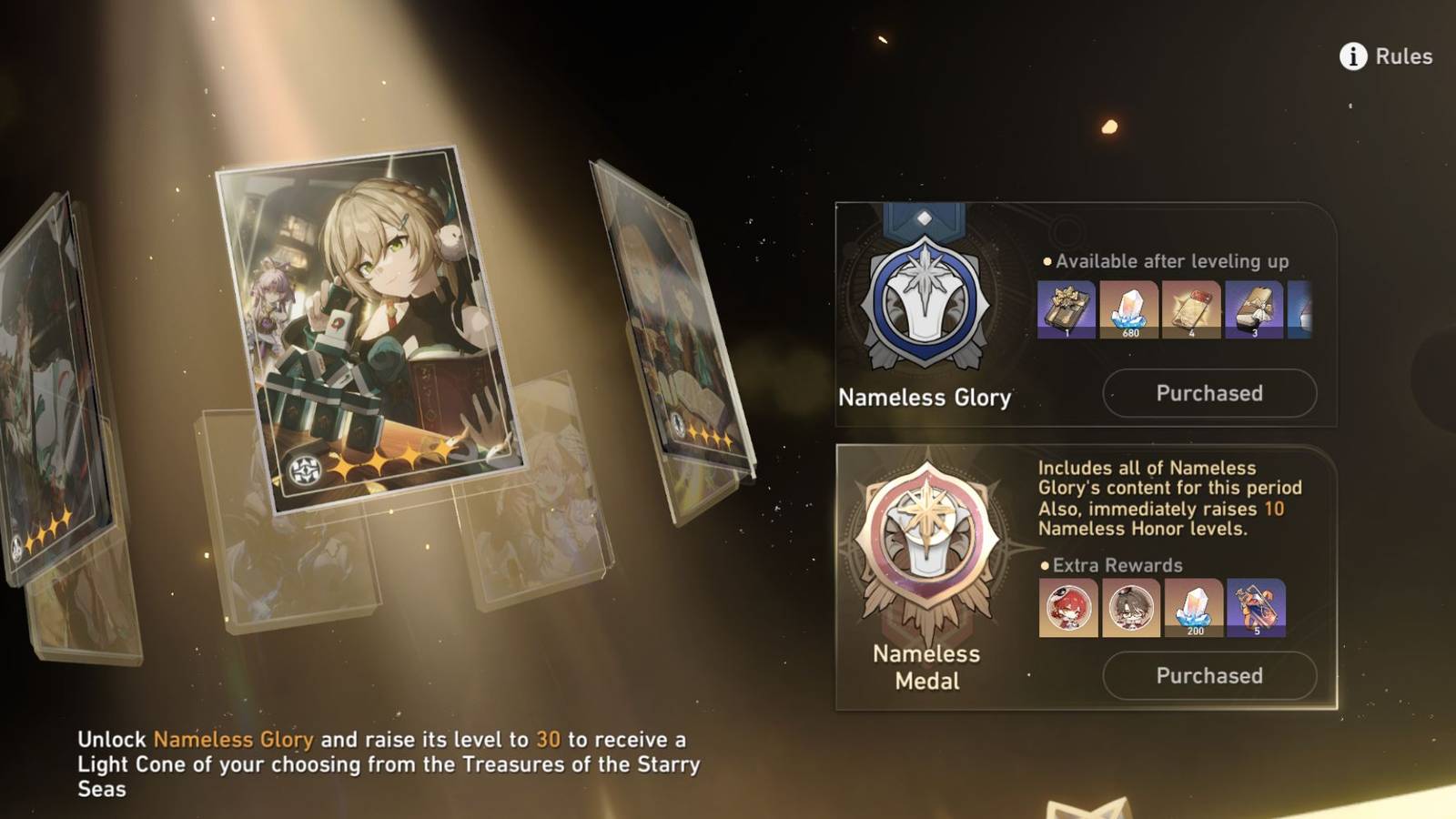Select the gray-haired character medallion reward

point(1130,608)
